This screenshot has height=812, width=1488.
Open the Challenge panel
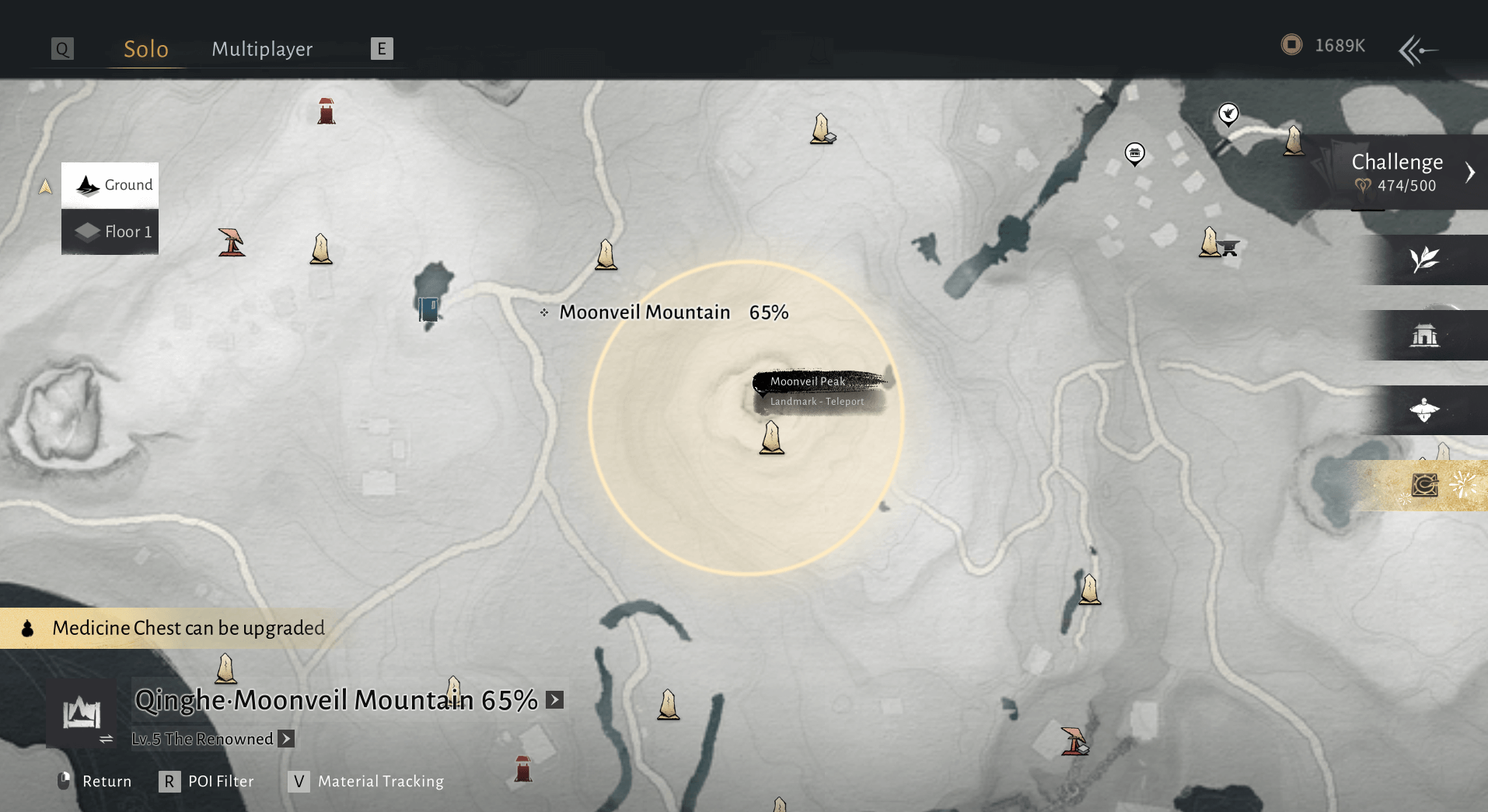point(1399,172)
